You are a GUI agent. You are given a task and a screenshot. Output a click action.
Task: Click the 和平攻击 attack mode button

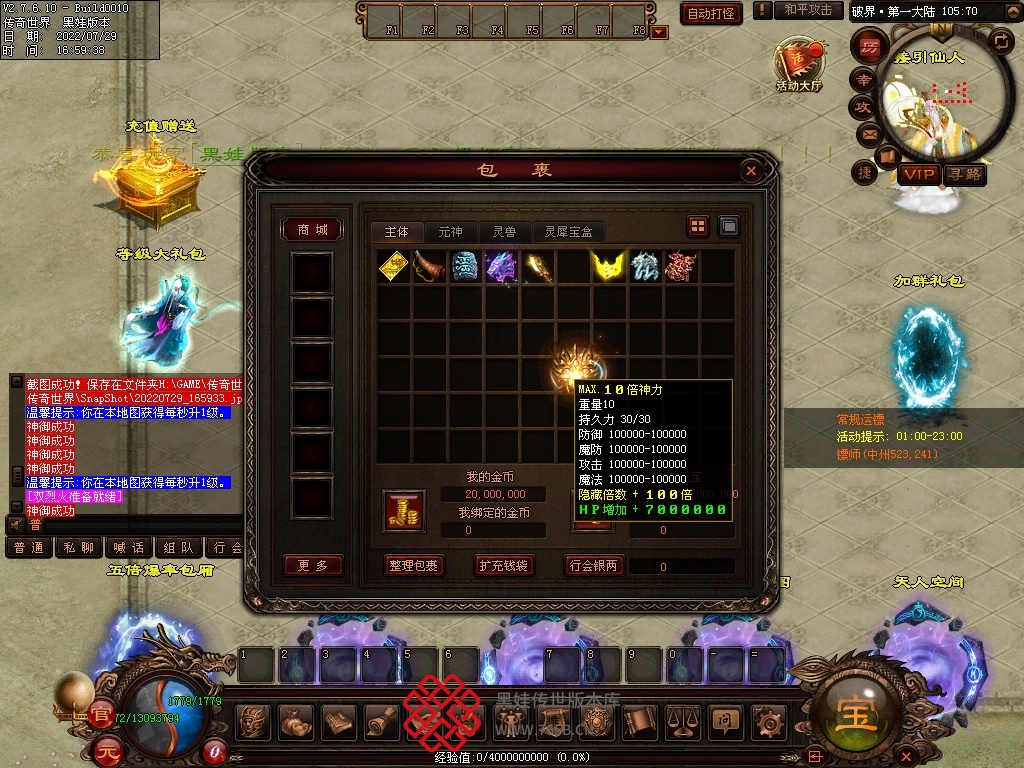(x=808, y=10)
